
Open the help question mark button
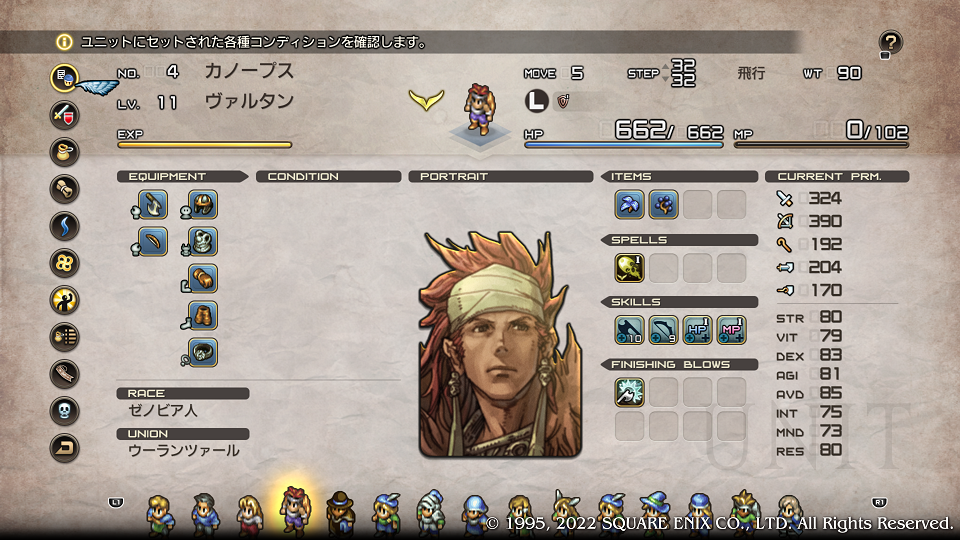890,42
